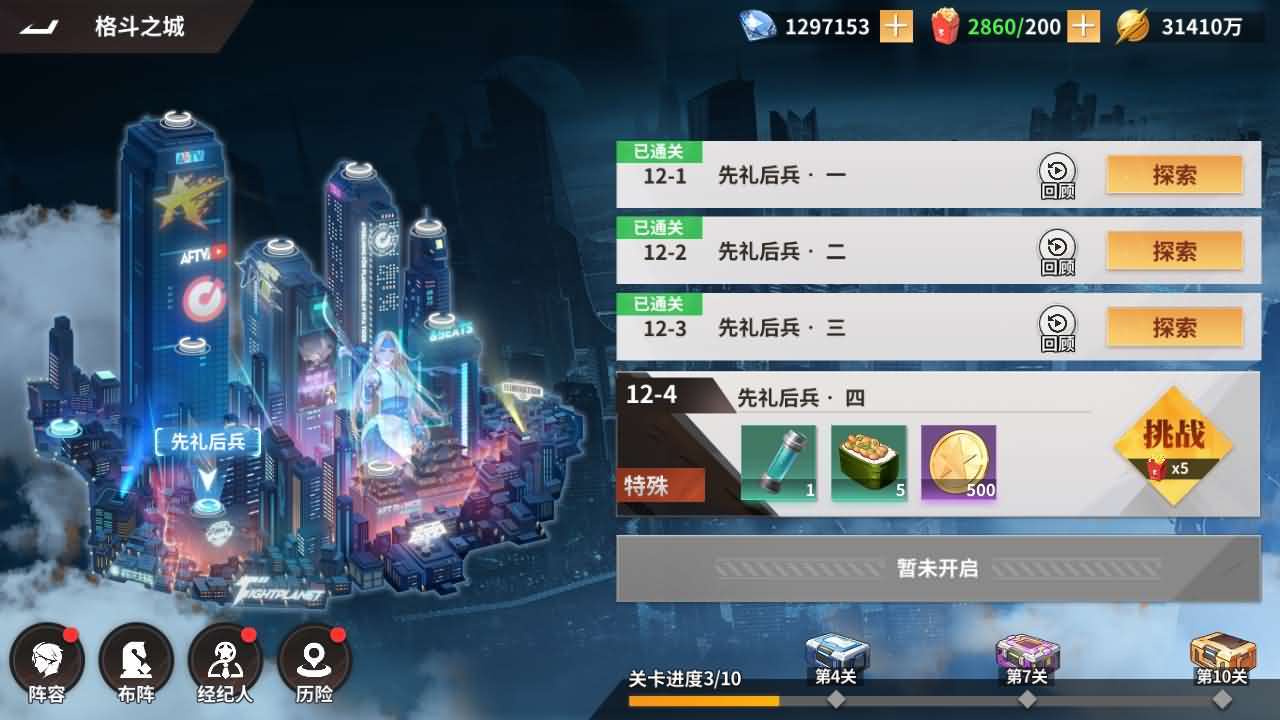Select the 暂未开启 locked stage bar
This screenshot has width=1280, height=720.
[935, 566]
